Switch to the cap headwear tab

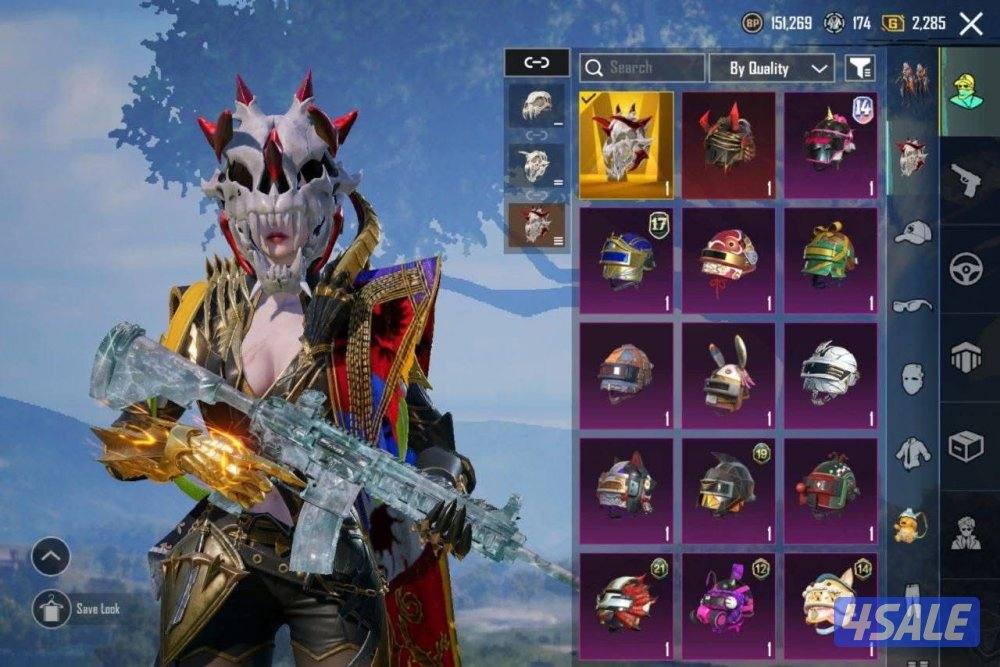click(x=912, y=232)
